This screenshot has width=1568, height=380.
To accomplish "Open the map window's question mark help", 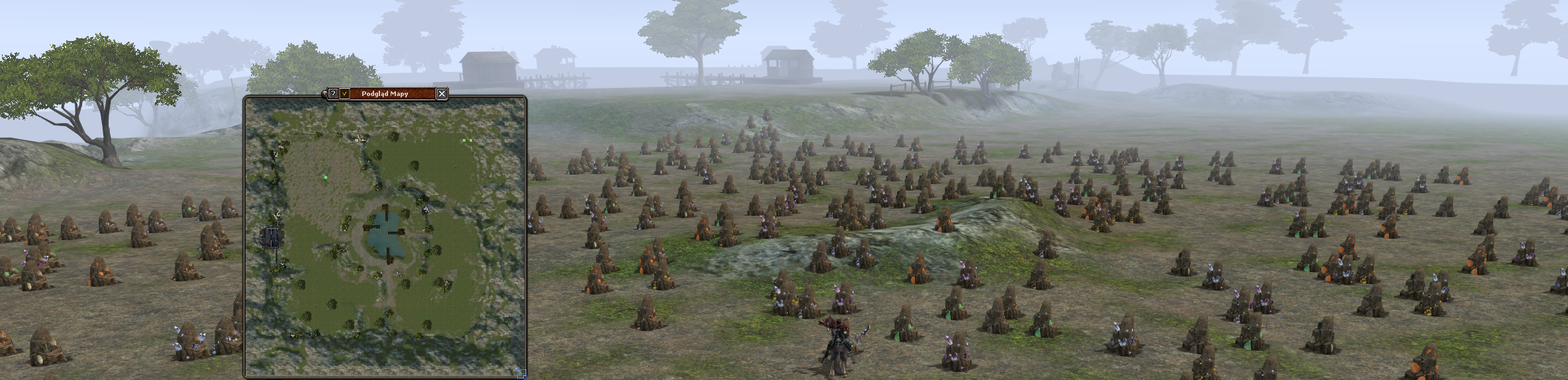I will [x=334, y=94].
